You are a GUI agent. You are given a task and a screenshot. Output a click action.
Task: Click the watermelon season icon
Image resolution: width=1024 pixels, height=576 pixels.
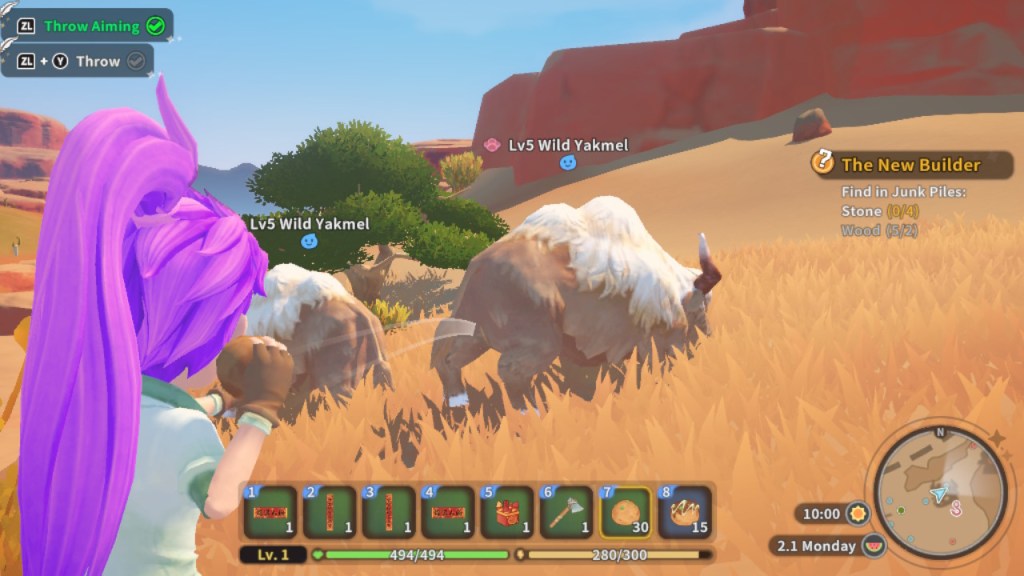click(876, 546)
